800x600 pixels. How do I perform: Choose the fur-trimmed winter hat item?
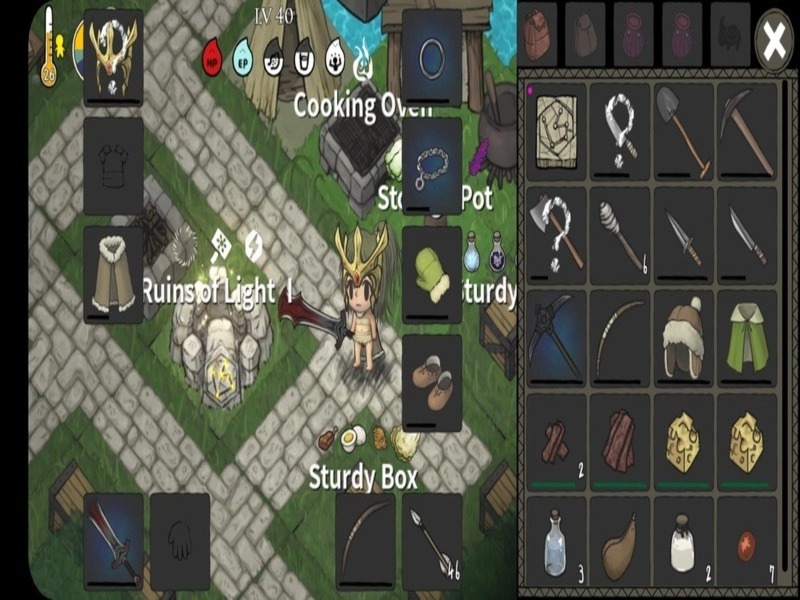coord(685,337)
